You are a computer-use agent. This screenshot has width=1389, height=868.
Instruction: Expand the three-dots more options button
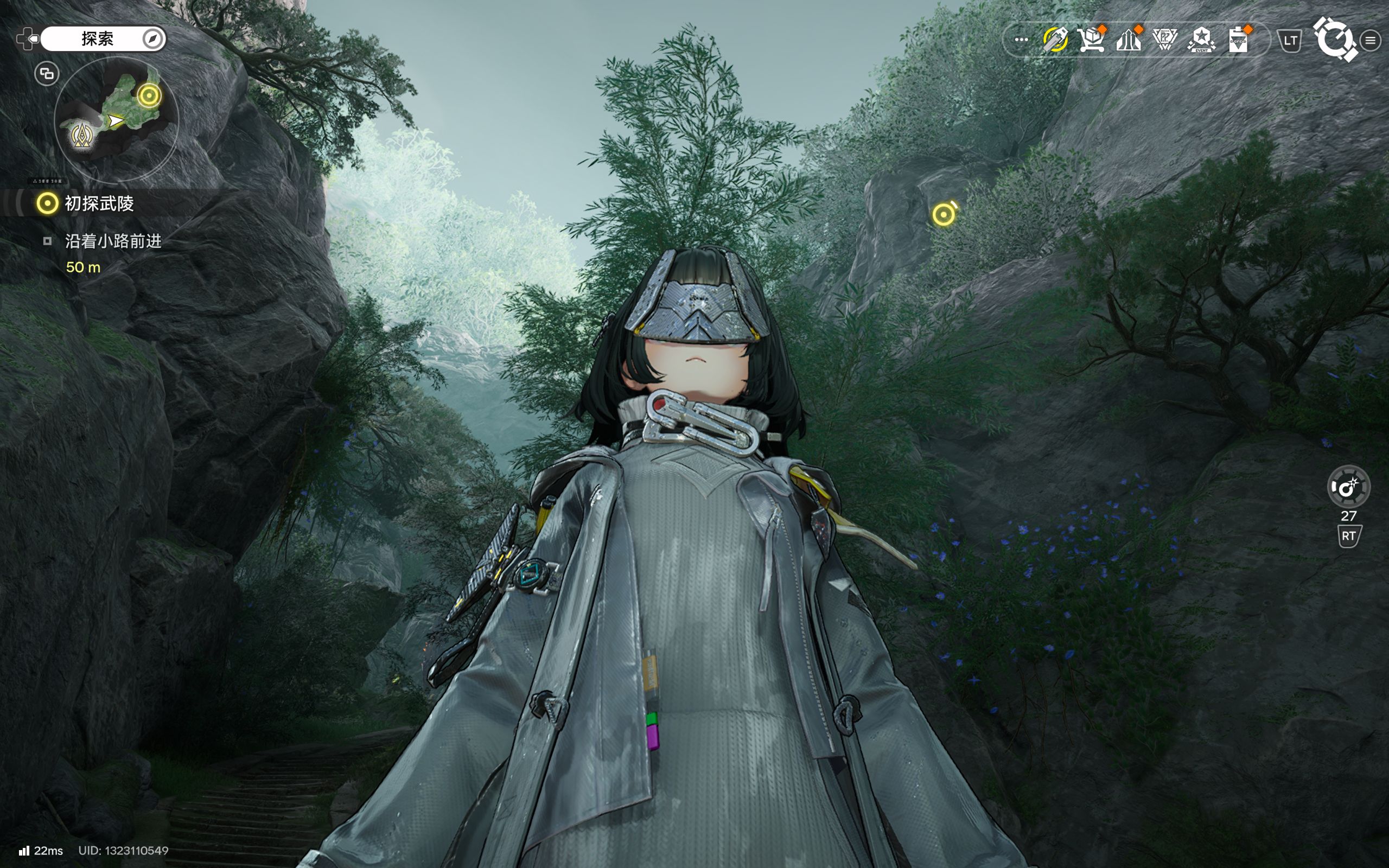click(1021, 40)
